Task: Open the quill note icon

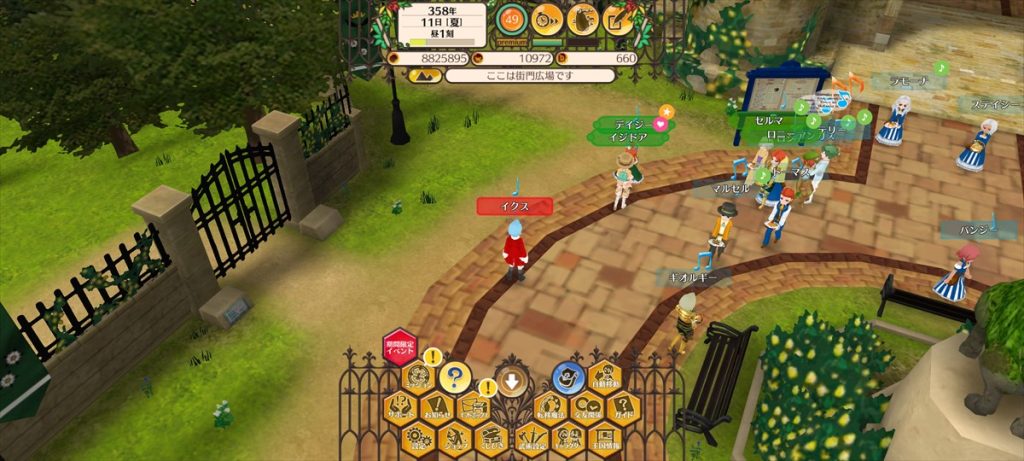Action: (617, 18)
